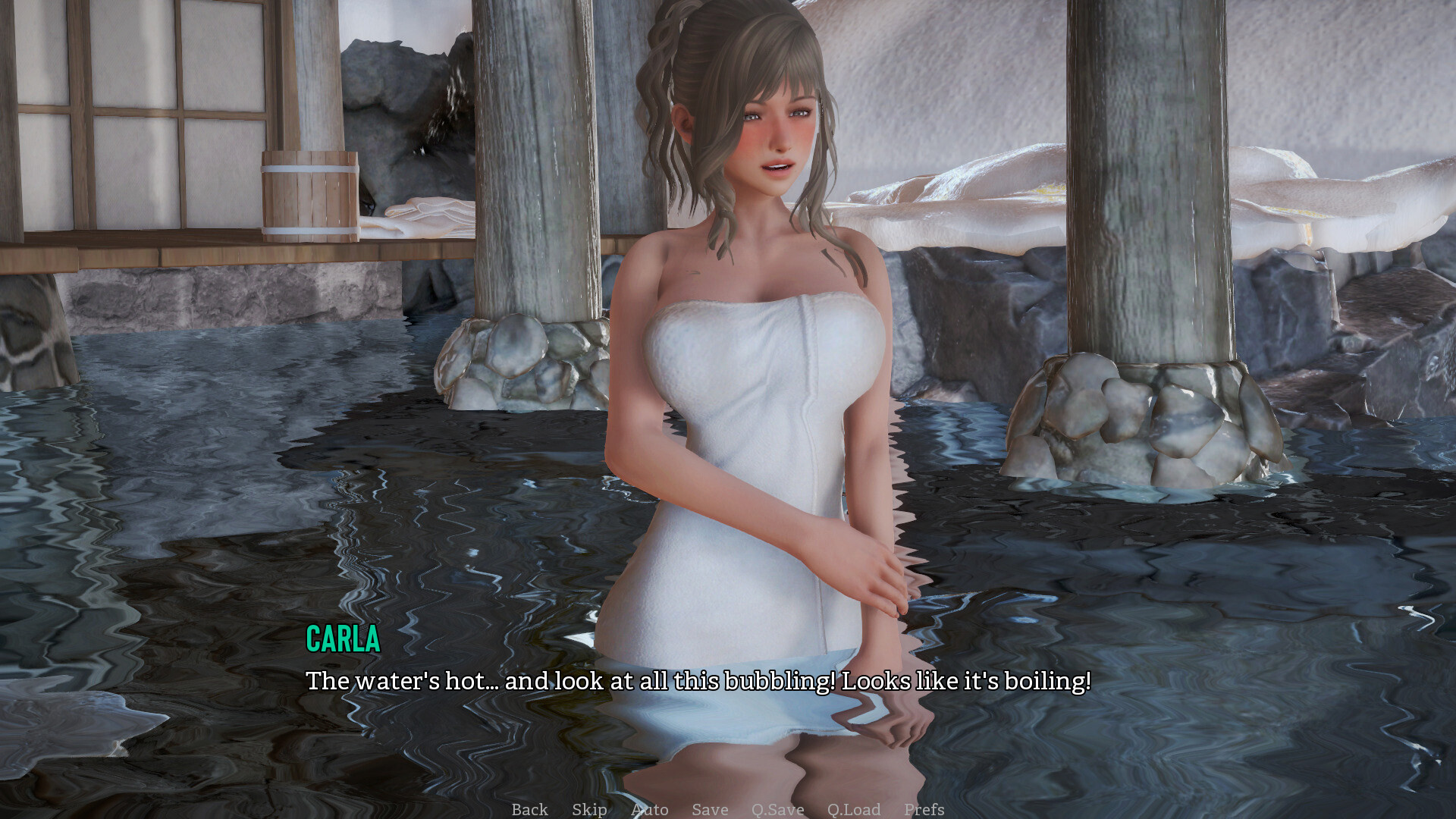This screenshot has width=1456, height=819.
Task: Open the Save game screen
Action: (x=710, y=809)
